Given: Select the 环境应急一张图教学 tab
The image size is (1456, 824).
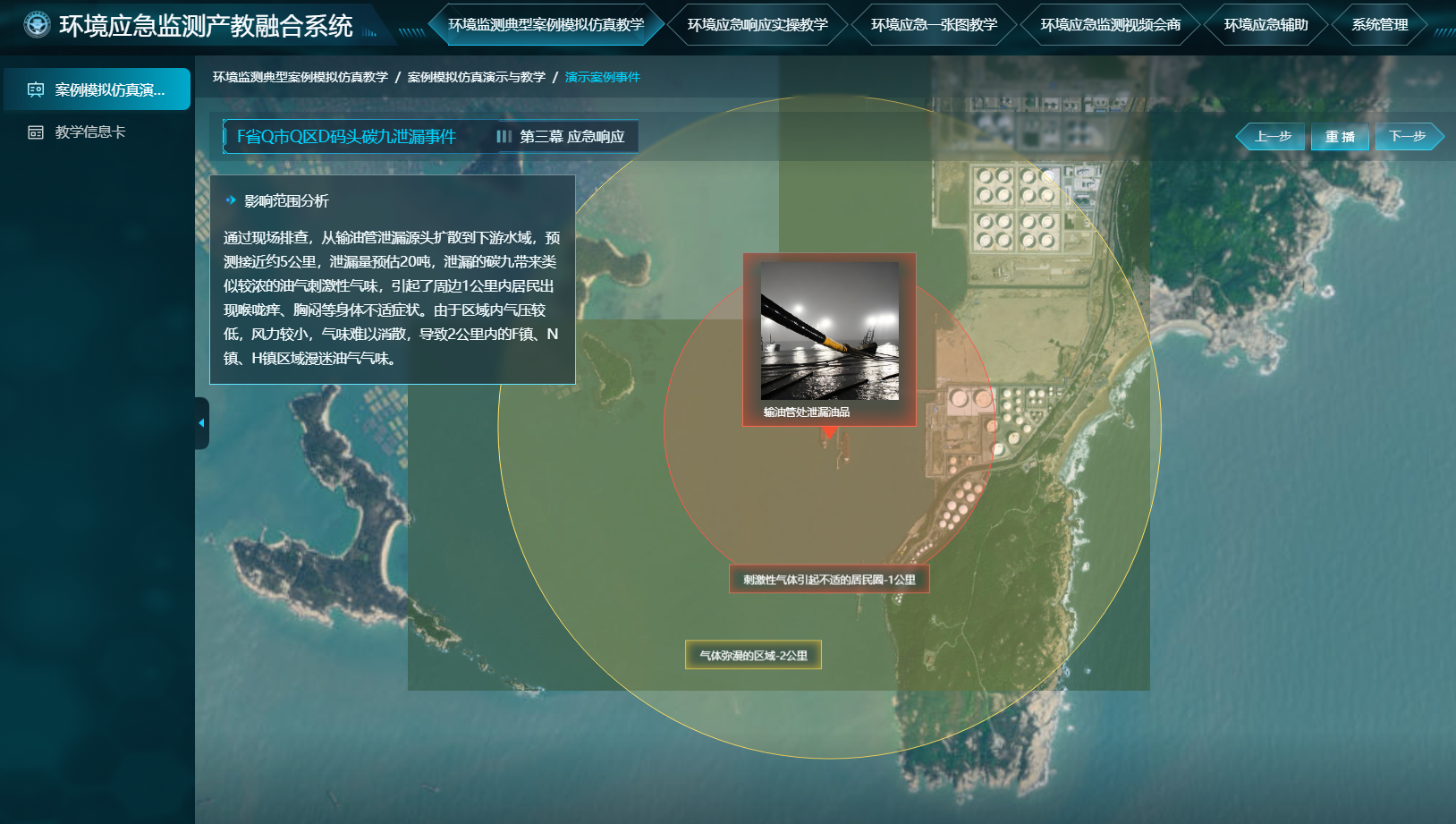Looking at the screenshot, I should pyautogui.click(x=934, y=25).
